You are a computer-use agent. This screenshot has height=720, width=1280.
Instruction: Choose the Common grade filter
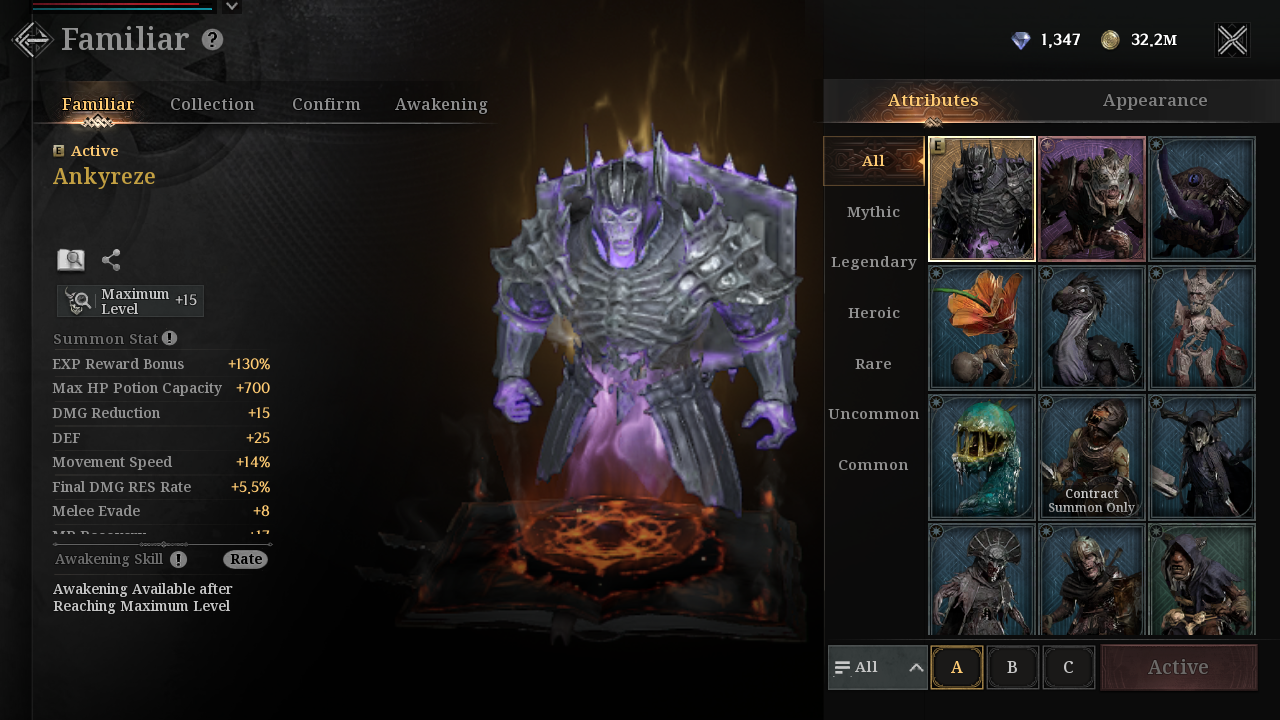click(x=873, y=465)
